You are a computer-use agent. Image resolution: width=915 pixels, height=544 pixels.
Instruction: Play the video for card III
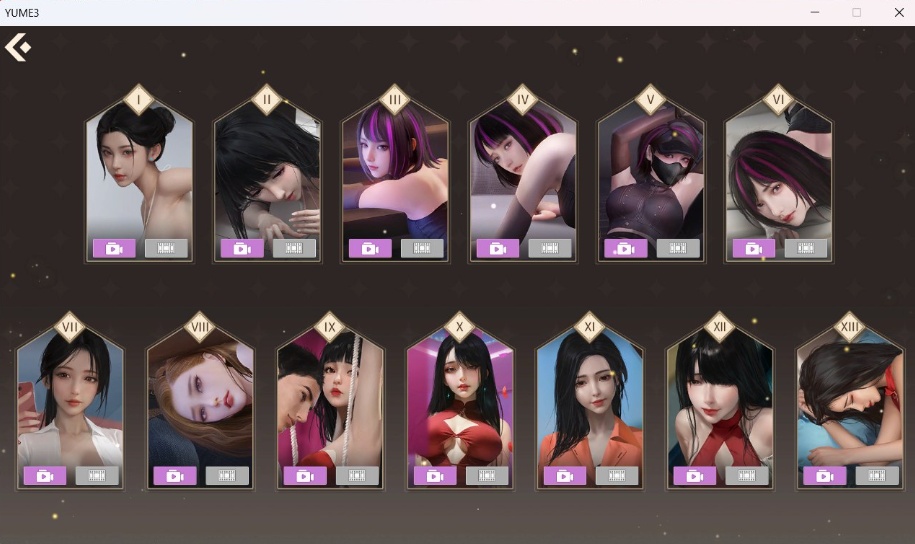coord(370,248)
